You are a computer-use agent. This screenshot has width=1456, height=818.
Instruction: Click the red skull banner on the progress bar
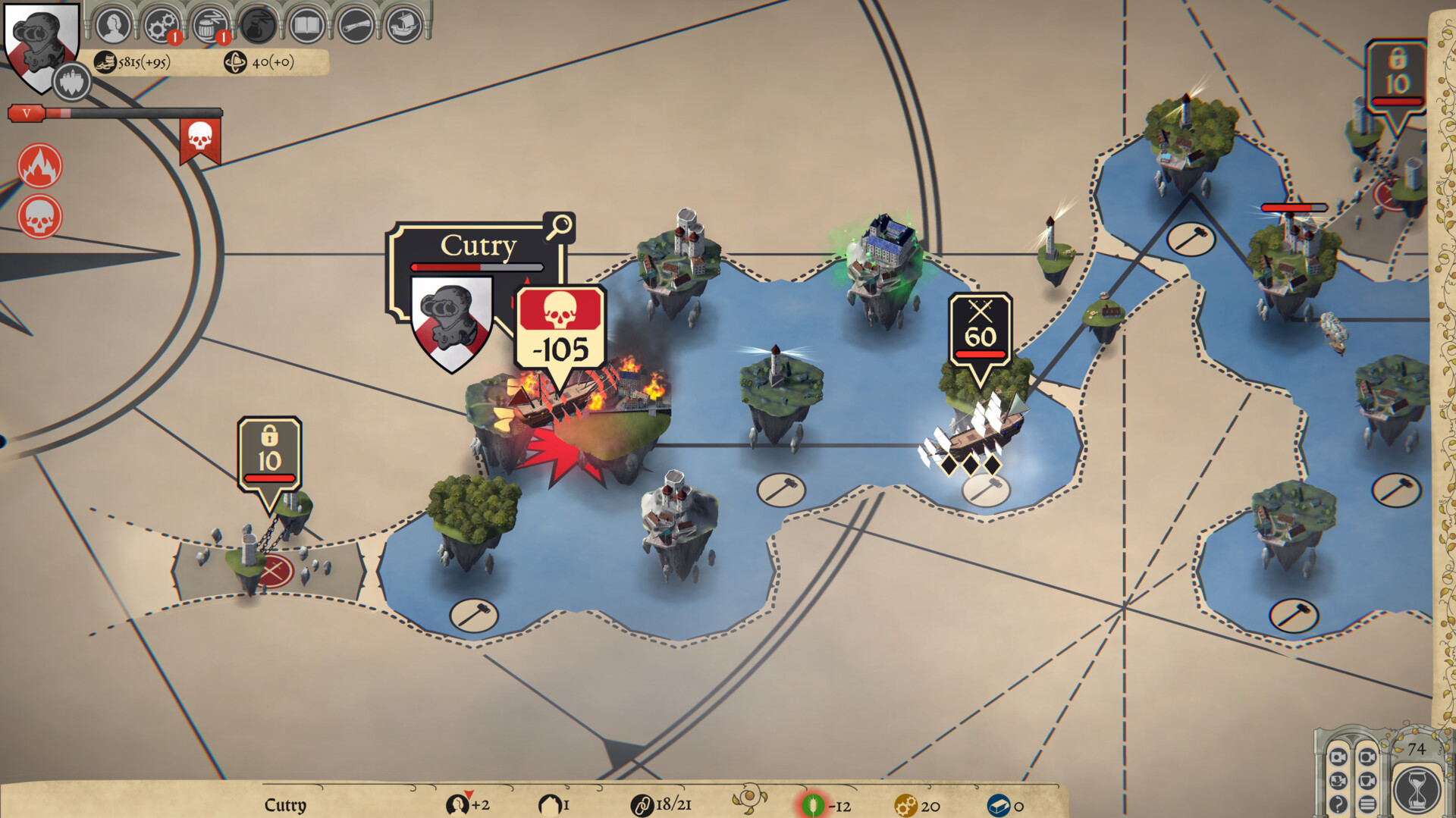click(x=200, y=139)
